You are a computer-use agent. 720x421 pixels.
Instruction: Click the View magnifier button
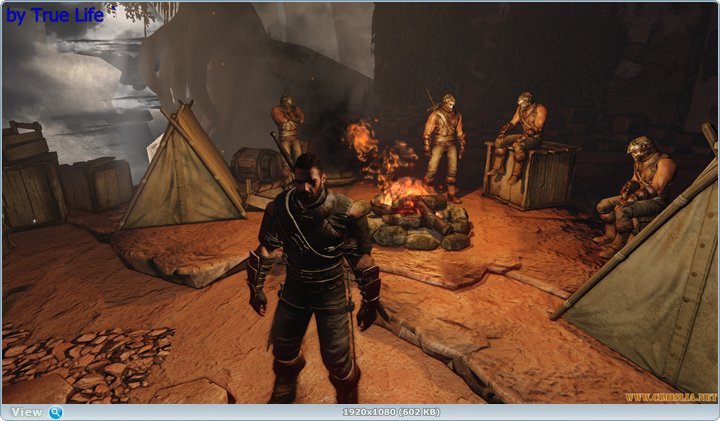coord(56,412)
